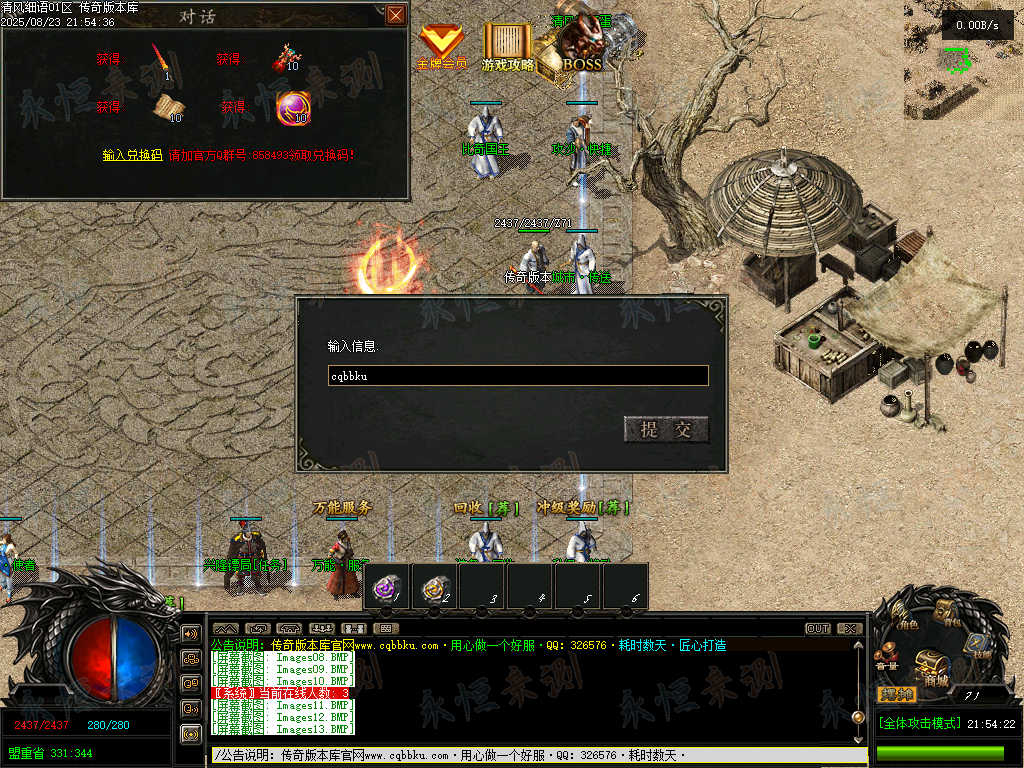1024x768 pixels.
Task: Open the 背包 bag inventory
Action: coord(946,612)
